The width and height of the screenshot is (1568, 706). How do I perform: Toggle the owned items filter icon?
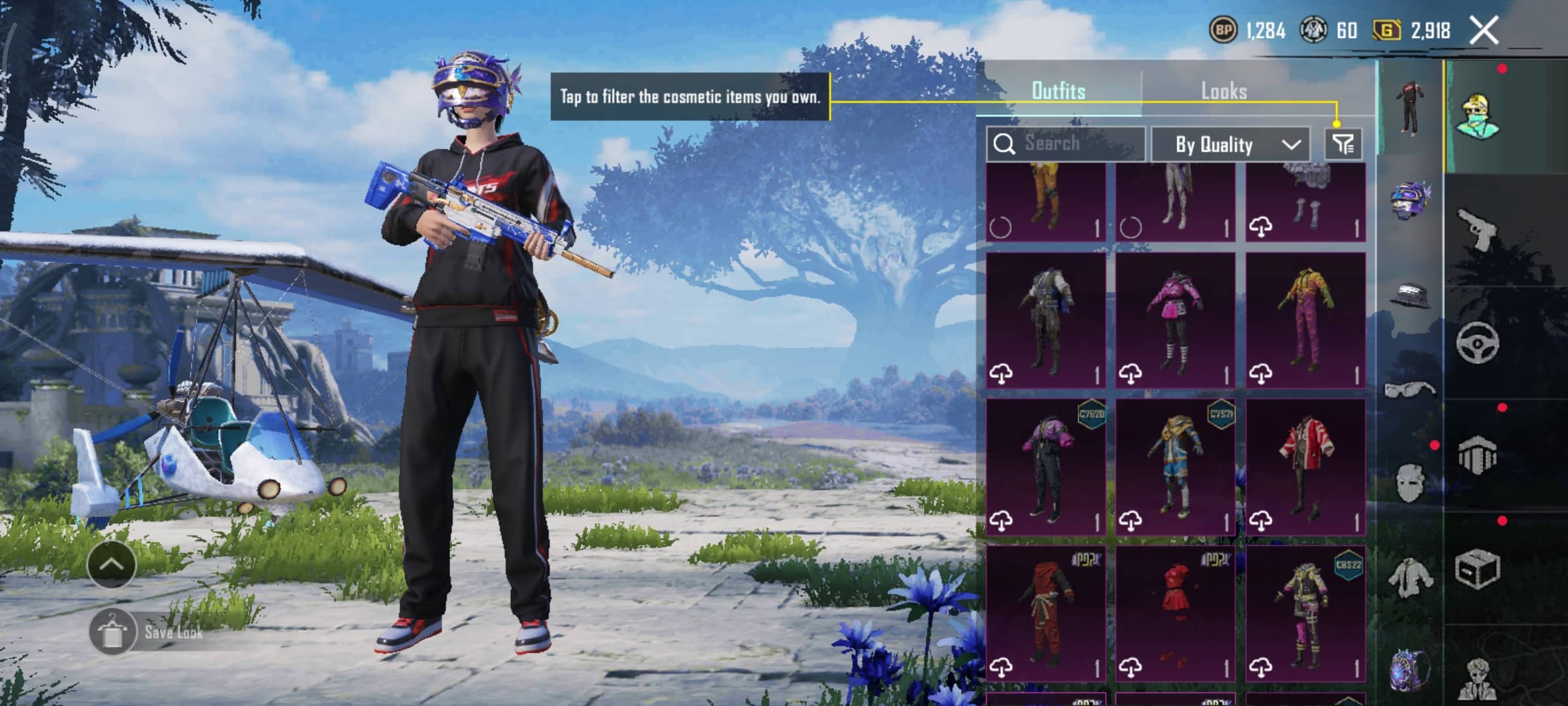click(x=1343, y=144)
